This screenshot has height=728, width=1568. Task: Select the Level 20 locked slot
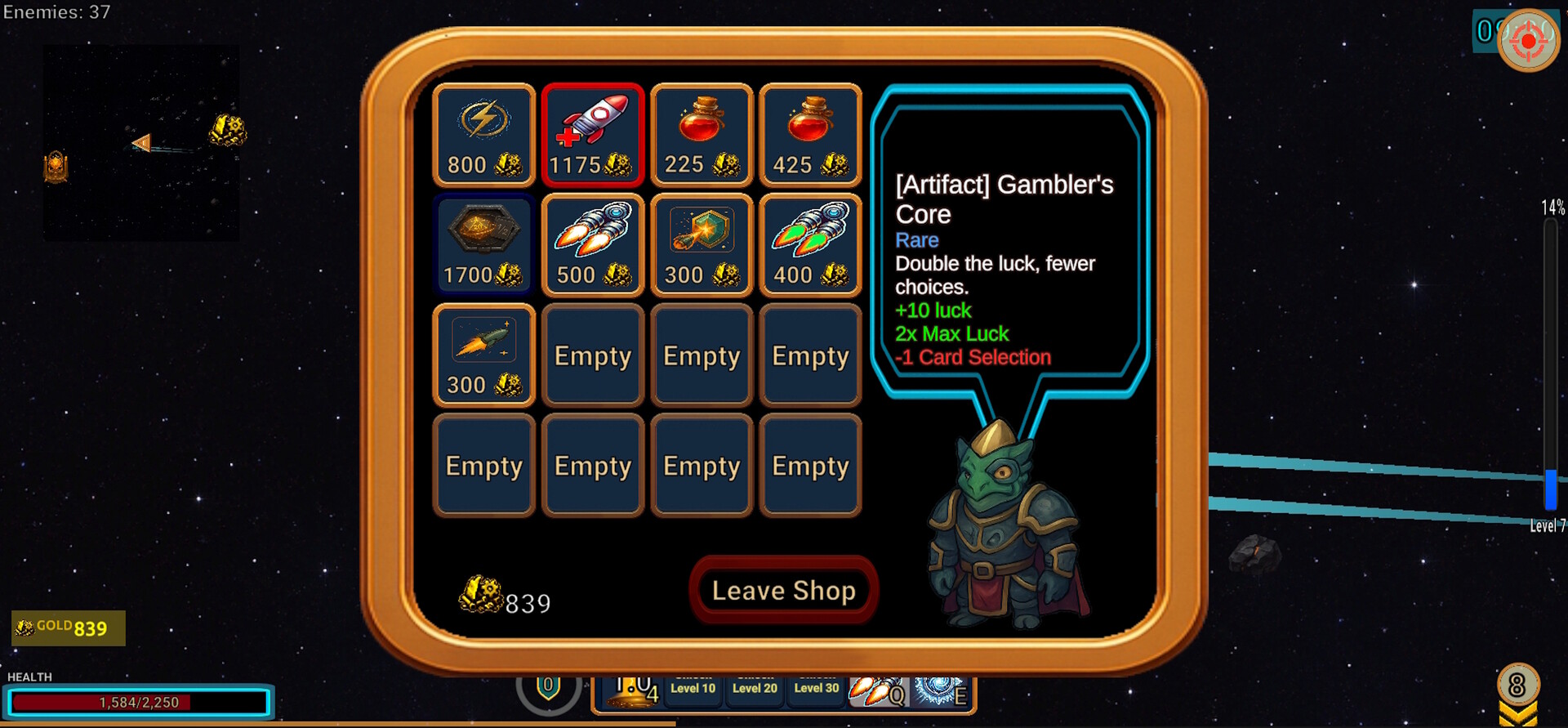coord(754,689)
